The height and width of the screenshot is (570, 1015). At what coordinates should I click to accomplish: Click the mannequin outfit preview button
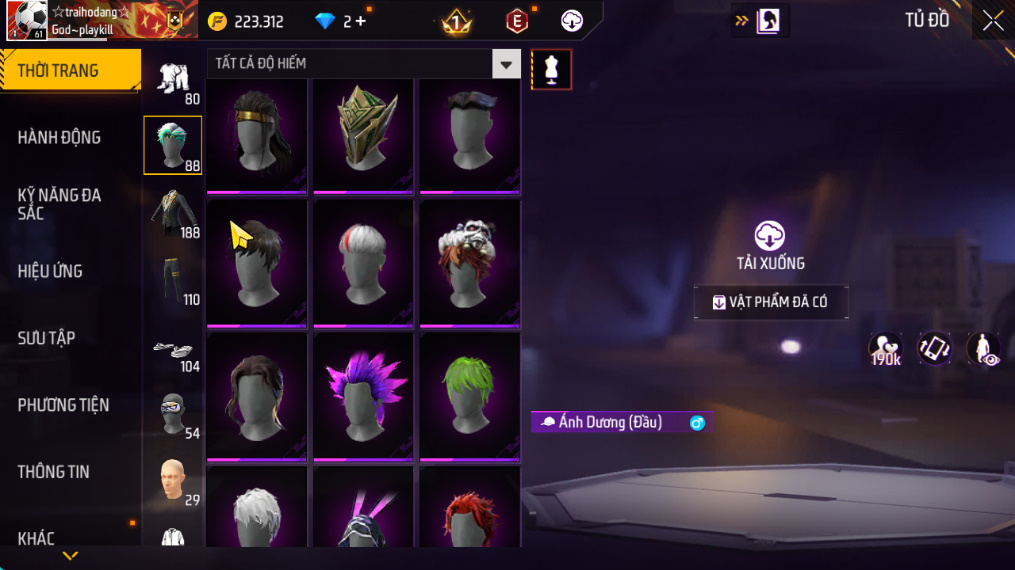(x=551, y=69)
